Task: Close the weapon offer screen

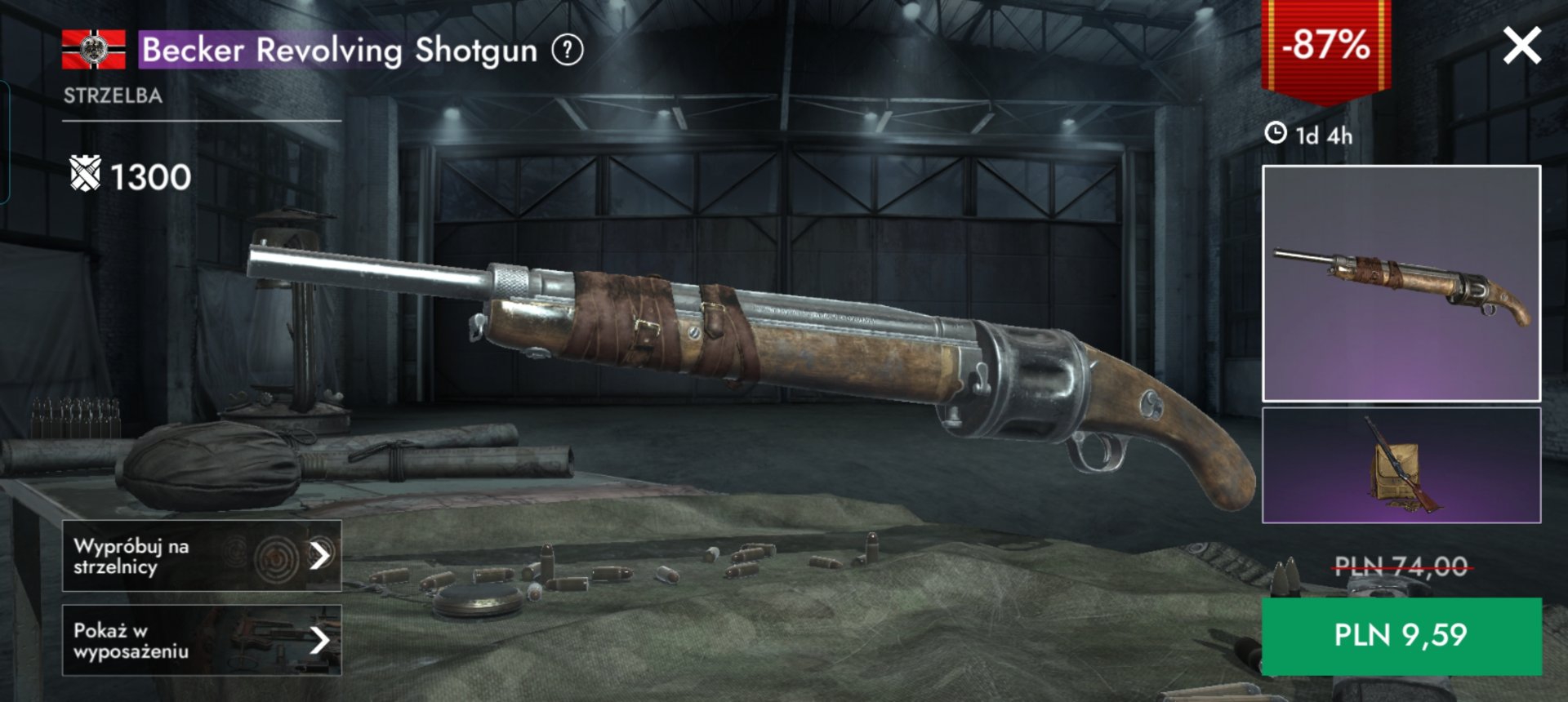Action: click(x=1521, y=46)
